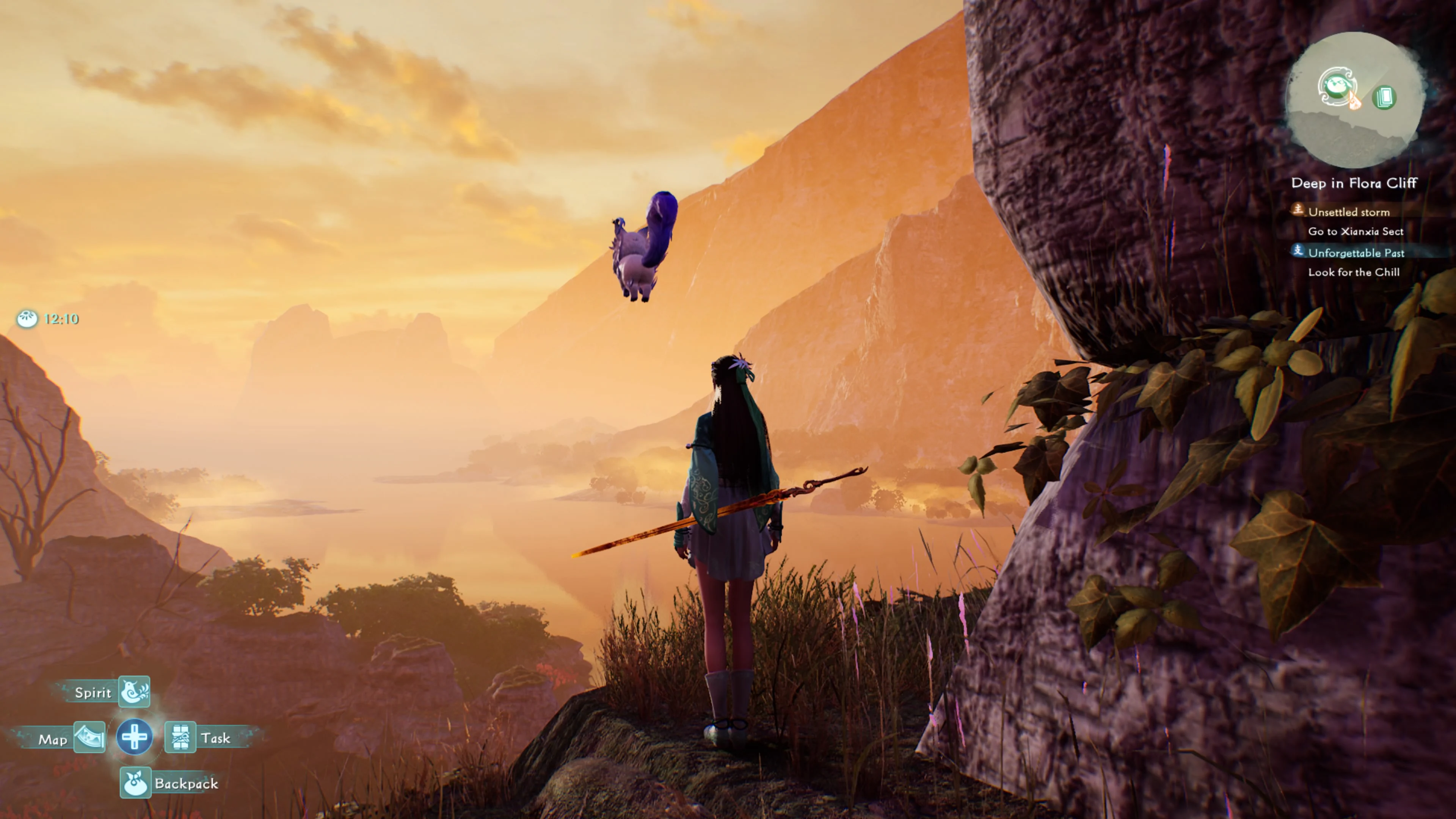The width and height of the screenshot is (1456, 819).
Task: Collapse the quest tracker under Deep in Flora Cliff
Action: click(x=1355, y=182)
